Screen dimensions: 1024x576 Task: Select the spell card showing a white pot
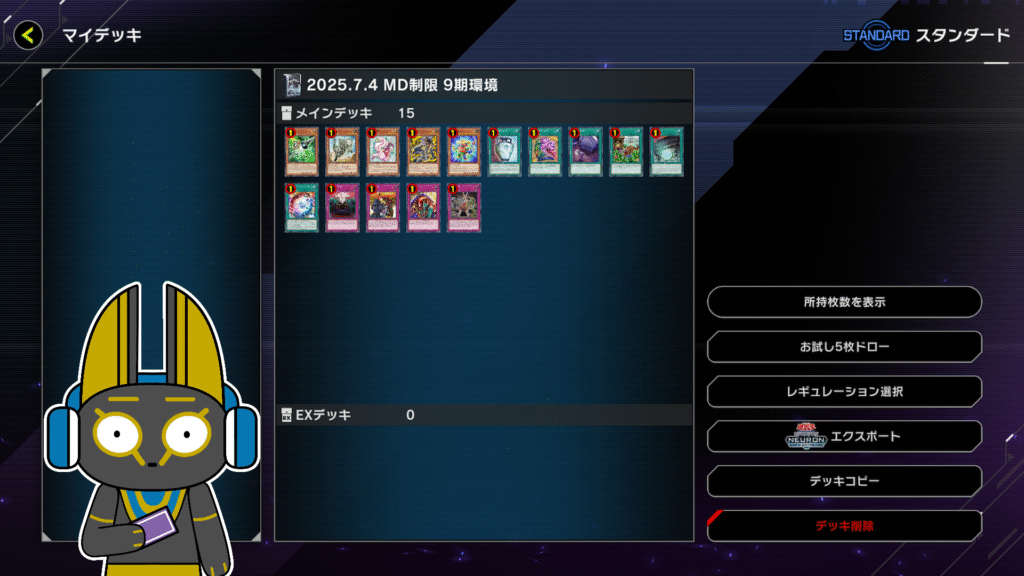pos(504,152)
